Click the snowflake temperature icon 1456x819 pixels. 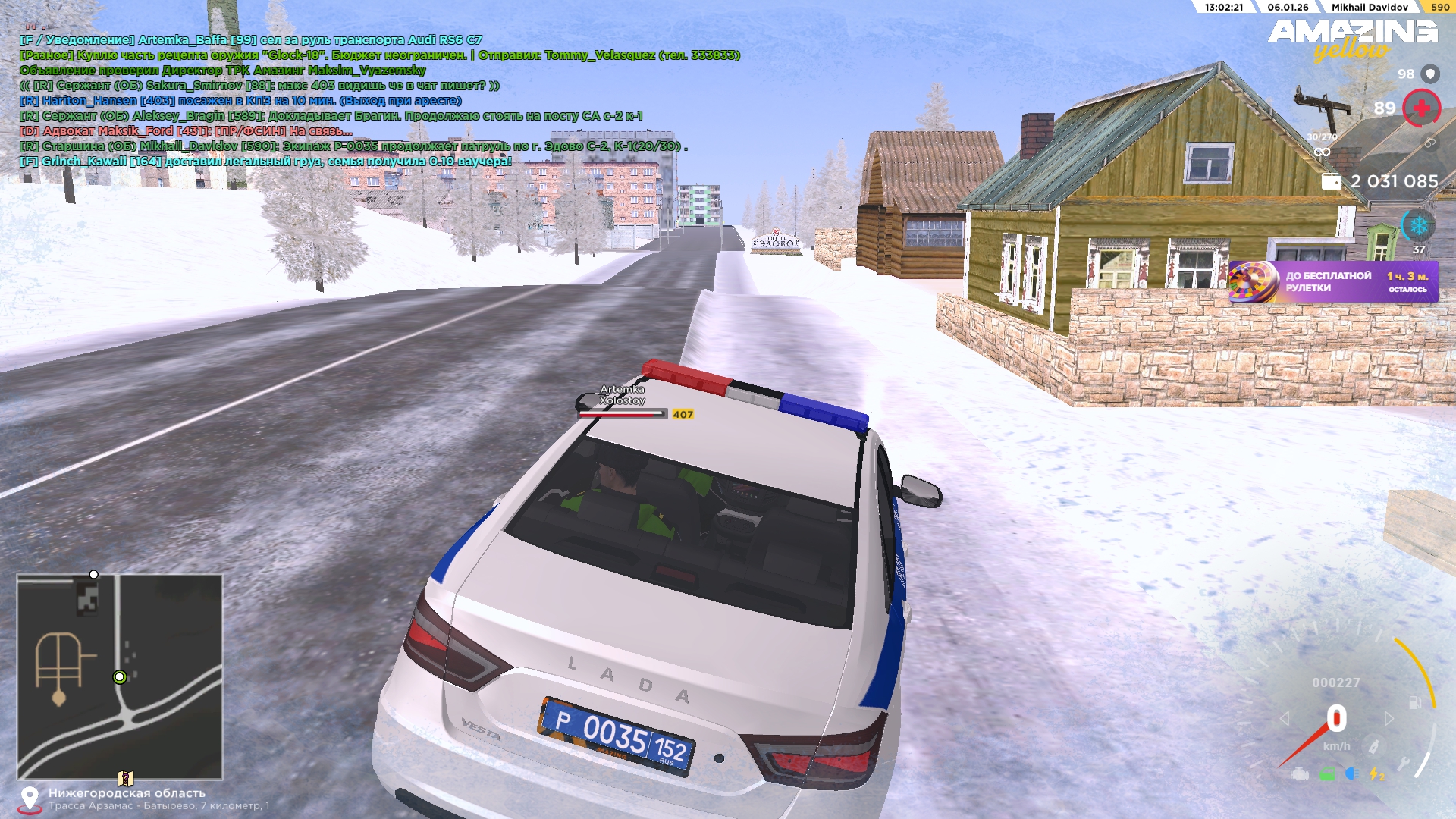(1418, 226)
